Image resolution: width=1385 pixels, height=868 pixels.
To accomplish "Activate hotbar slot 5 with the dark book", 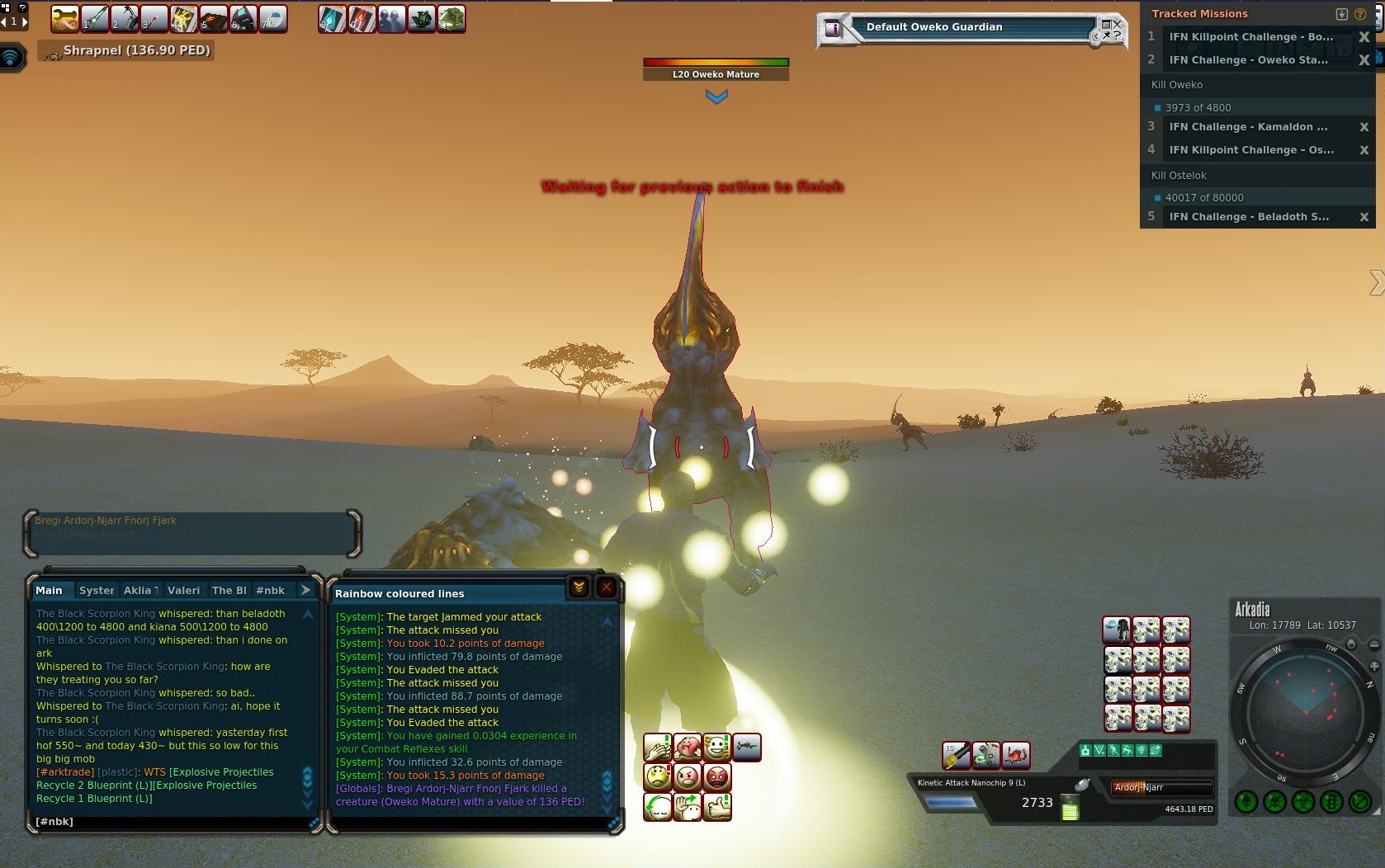I will 213,19.
